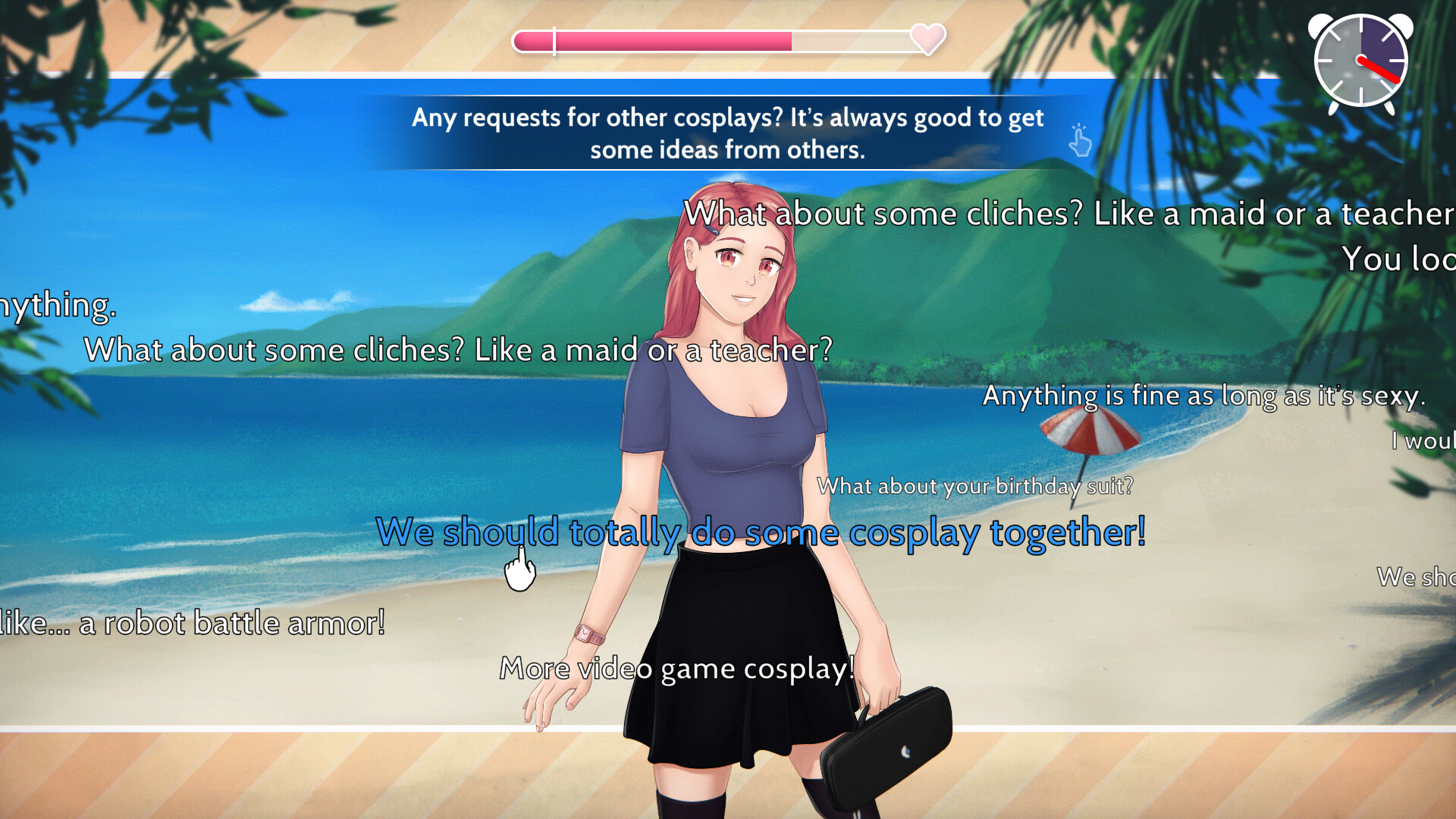Select "More video game cosplay!"
Viewport: 1456px width, 819px height.
pos(677,668)
